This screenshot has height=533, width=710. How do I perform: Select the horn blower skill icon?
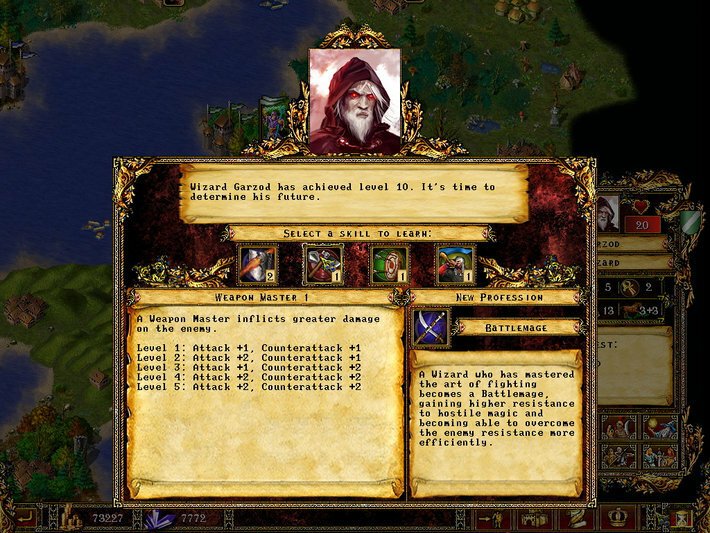pyautogui.click(x=455, y=265)
